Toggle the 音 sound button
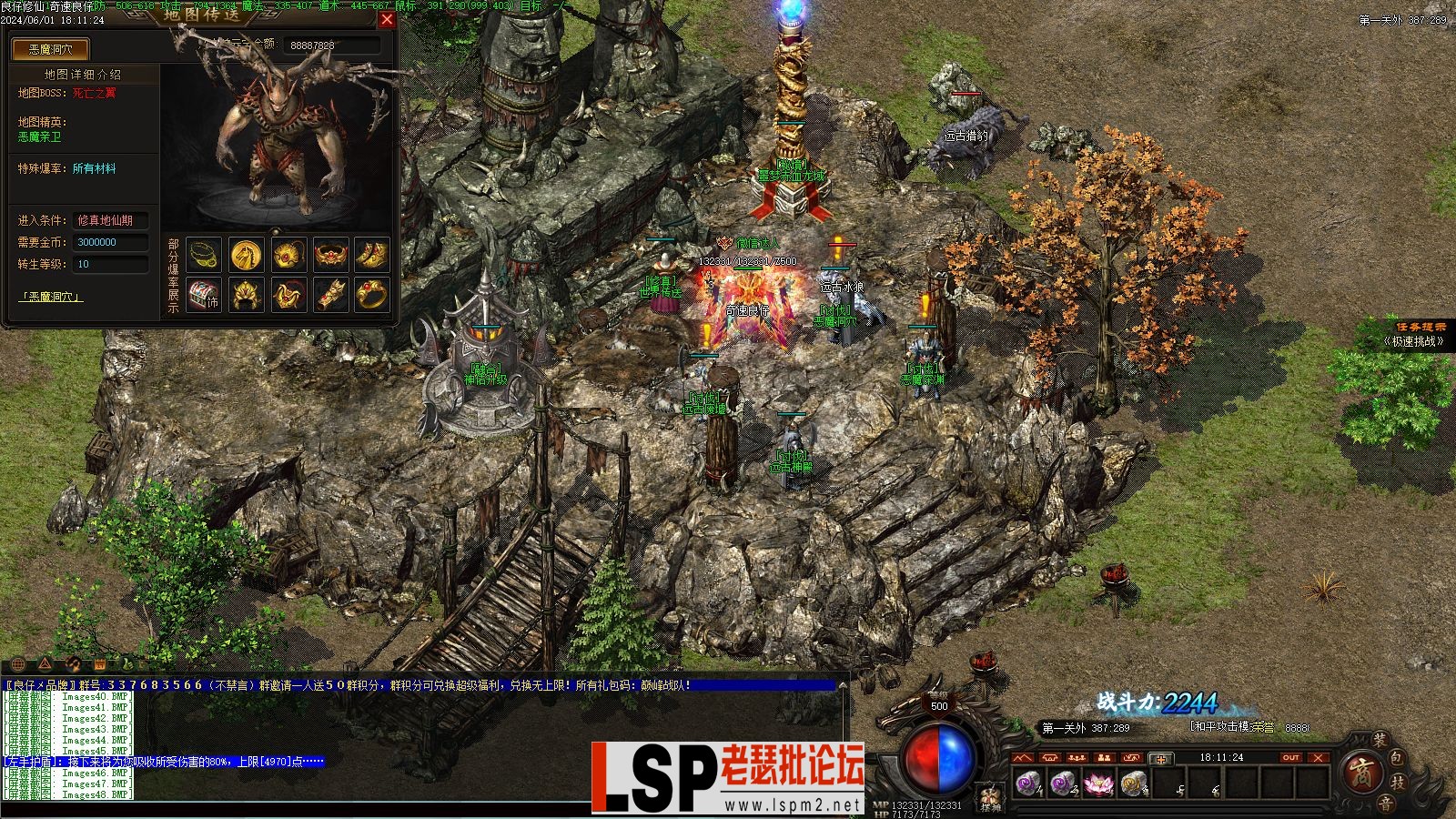This screenshot has height=819, width=1456. click(x=1384, y=803)
